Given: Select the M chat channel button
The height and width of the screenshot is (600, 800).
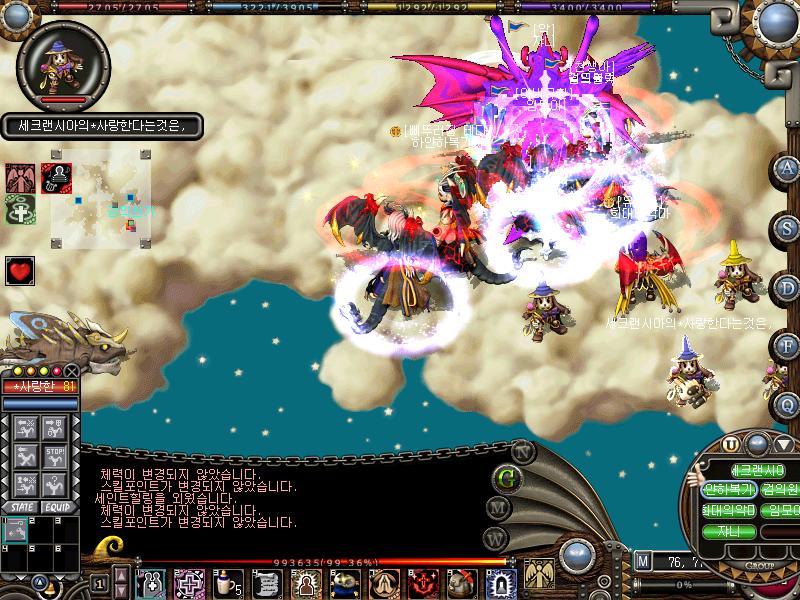Looking at the screenshot, I should (x=496, y=508).
